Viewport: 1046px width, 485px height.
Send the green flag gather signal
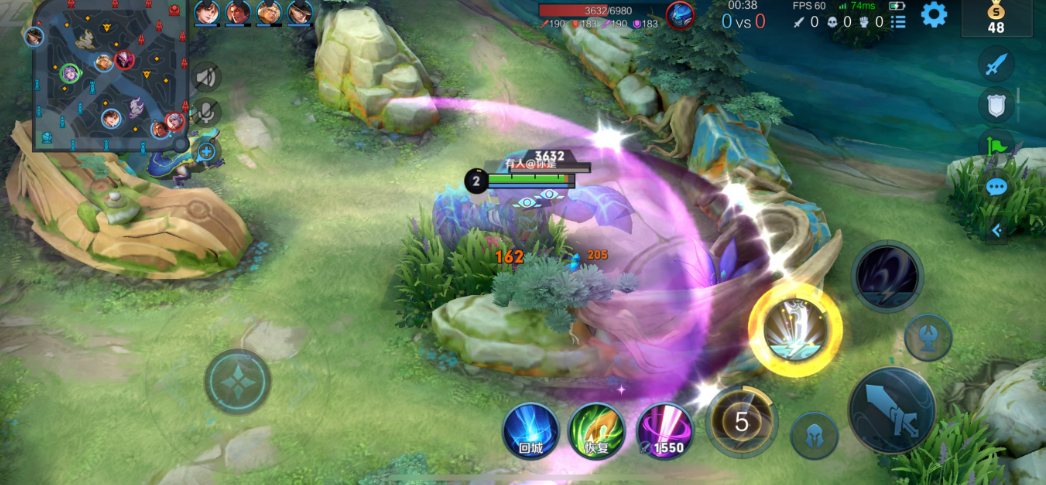(996, 147)
